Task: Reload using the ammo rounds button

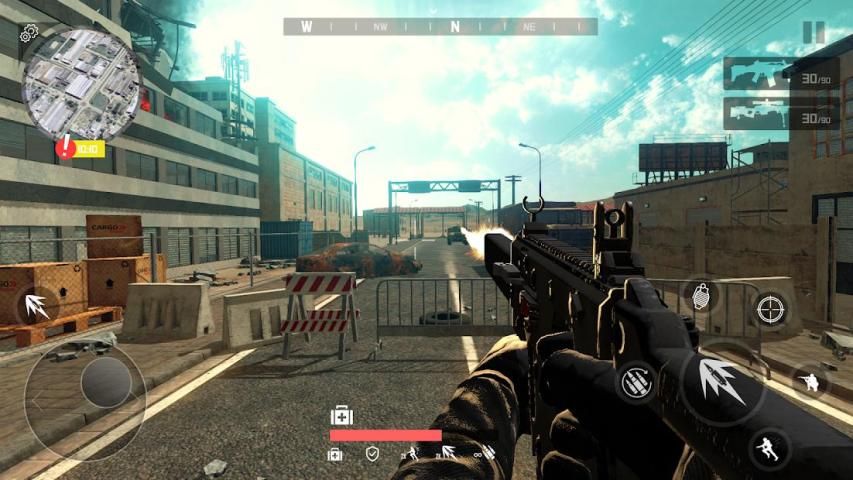Action: (634, 383)
